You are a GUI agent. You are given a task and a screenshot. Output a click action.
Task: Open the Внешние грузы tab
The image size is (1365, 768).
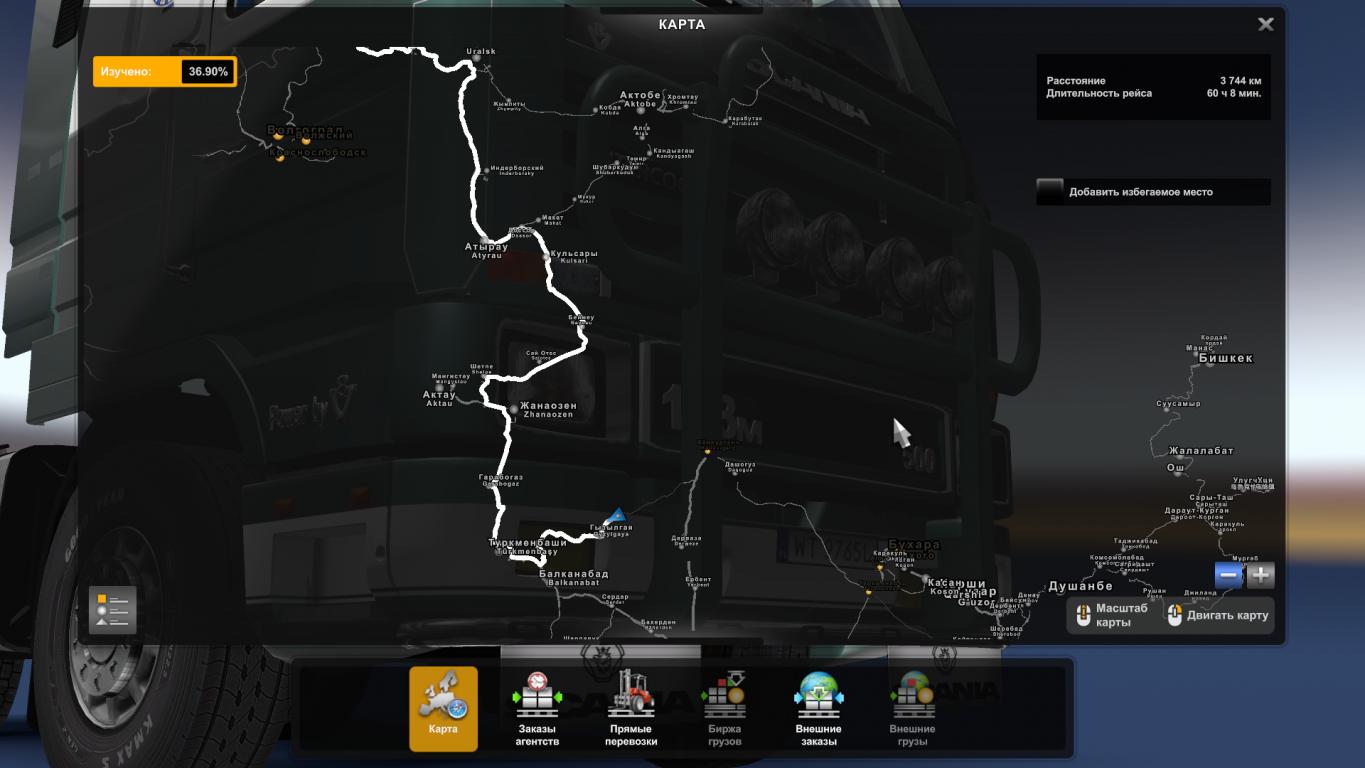pyautogui.click(x=912, y=708)
